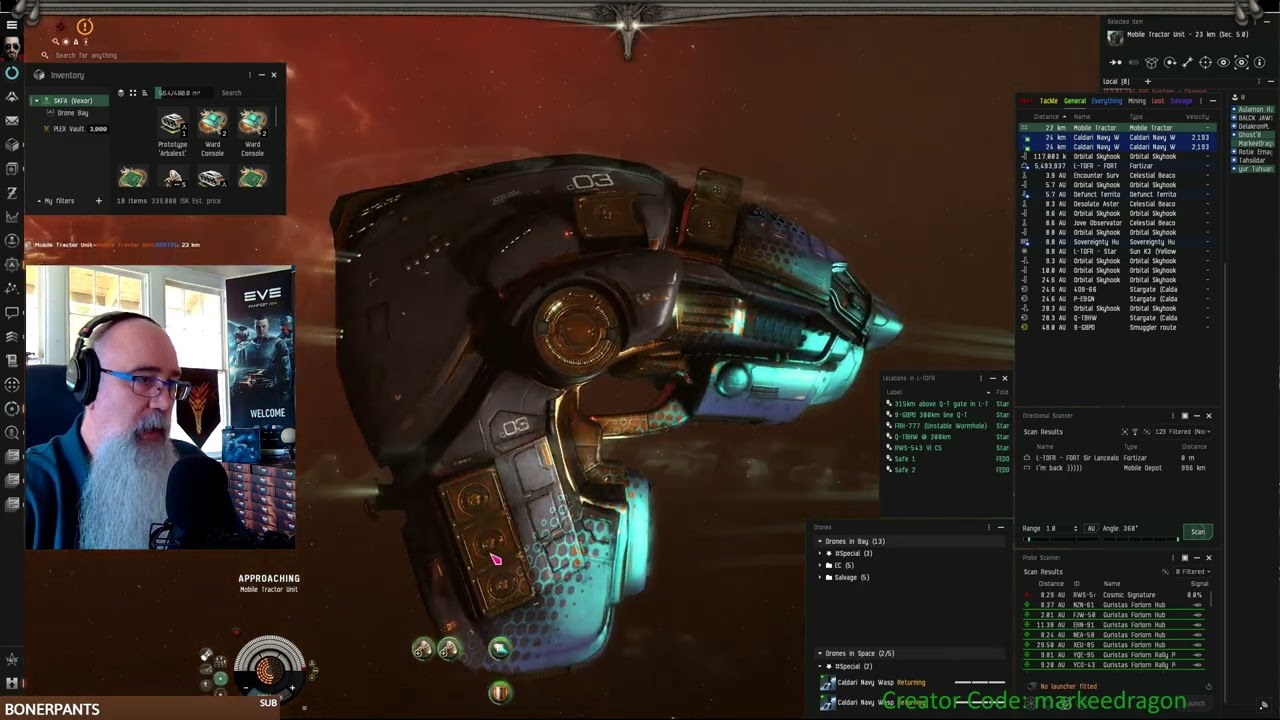Open the PLEX Vault entry
1280x720 pixels.
pyautogui.click(x=70, y=129)
